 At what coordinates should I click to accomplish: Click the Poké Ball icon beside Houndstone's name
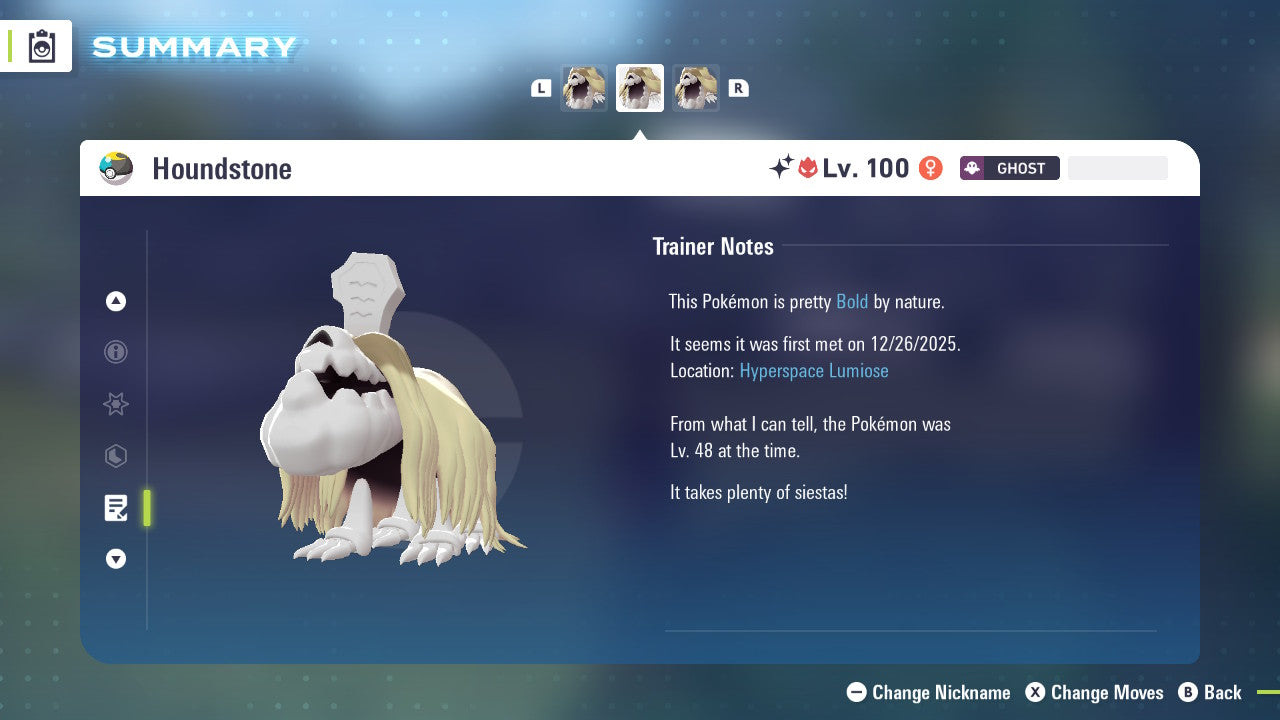[x=116, y=168]
